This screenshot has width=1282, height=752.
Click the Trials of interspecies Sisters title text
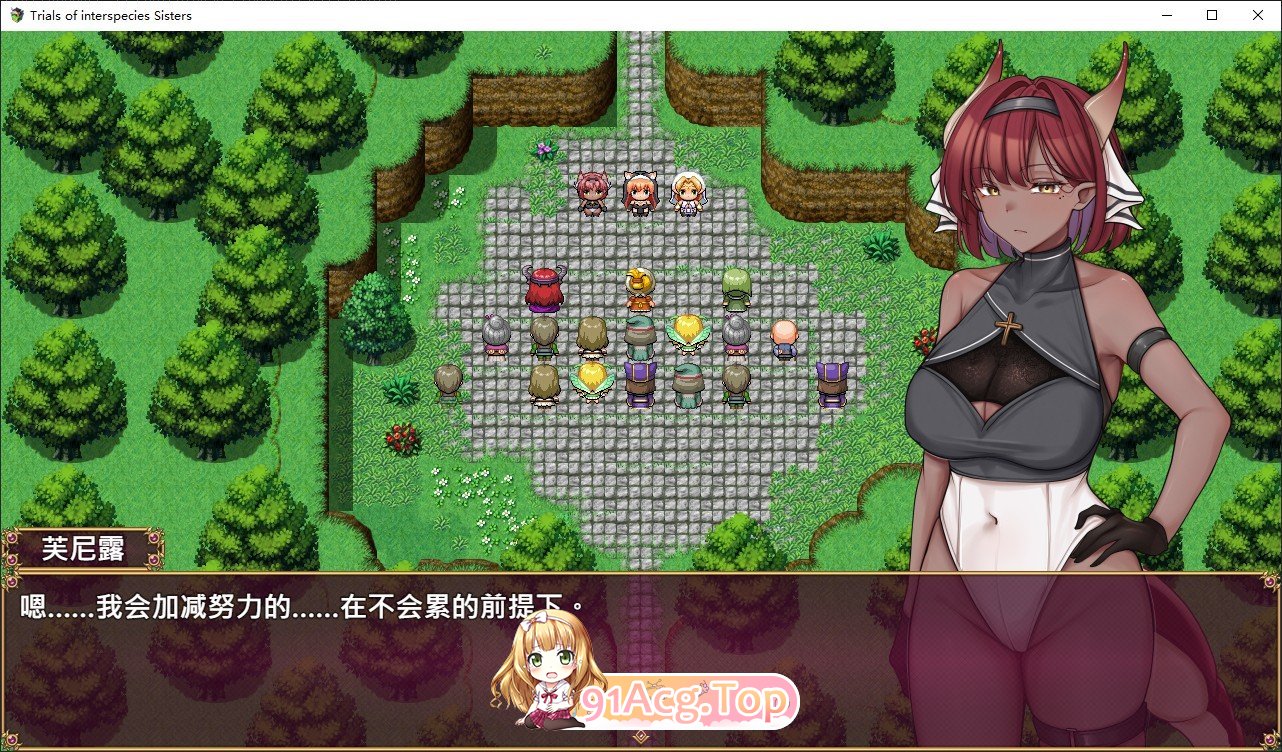(x=110, y=15)
